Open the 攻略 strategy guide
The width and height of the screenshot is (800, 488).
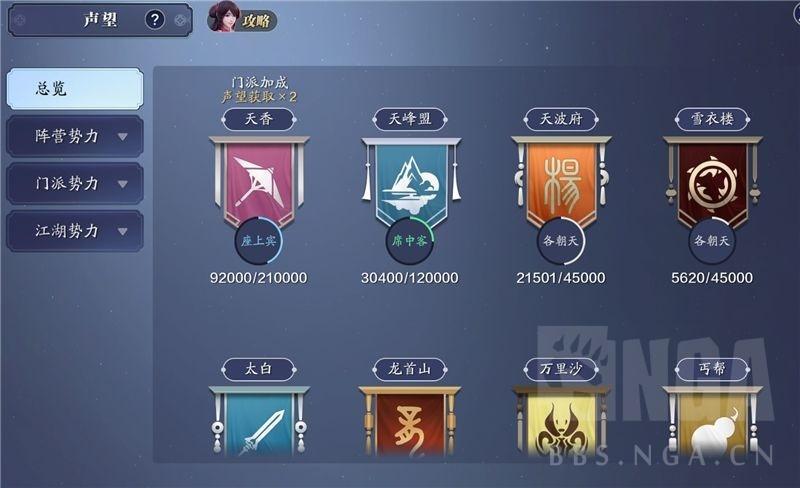(x=243, y=19)
